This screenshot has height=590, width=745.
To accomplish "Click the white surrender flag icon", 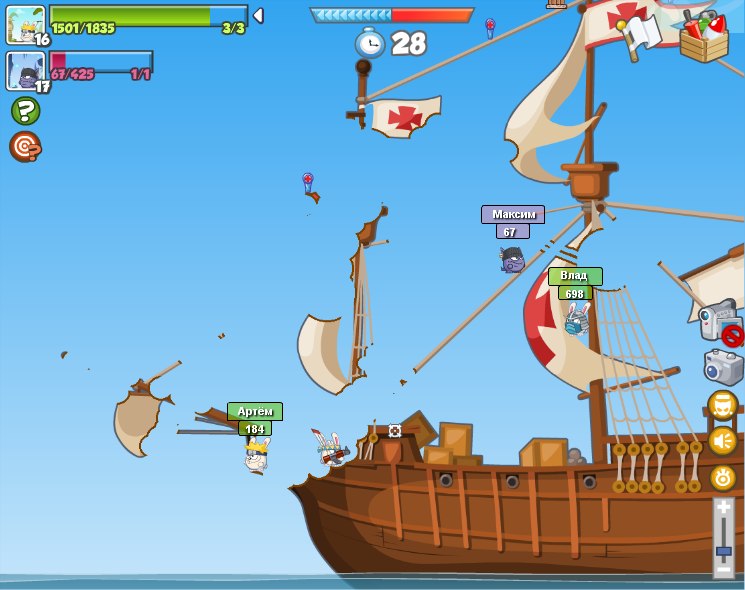I will click(x=640, y=34).
